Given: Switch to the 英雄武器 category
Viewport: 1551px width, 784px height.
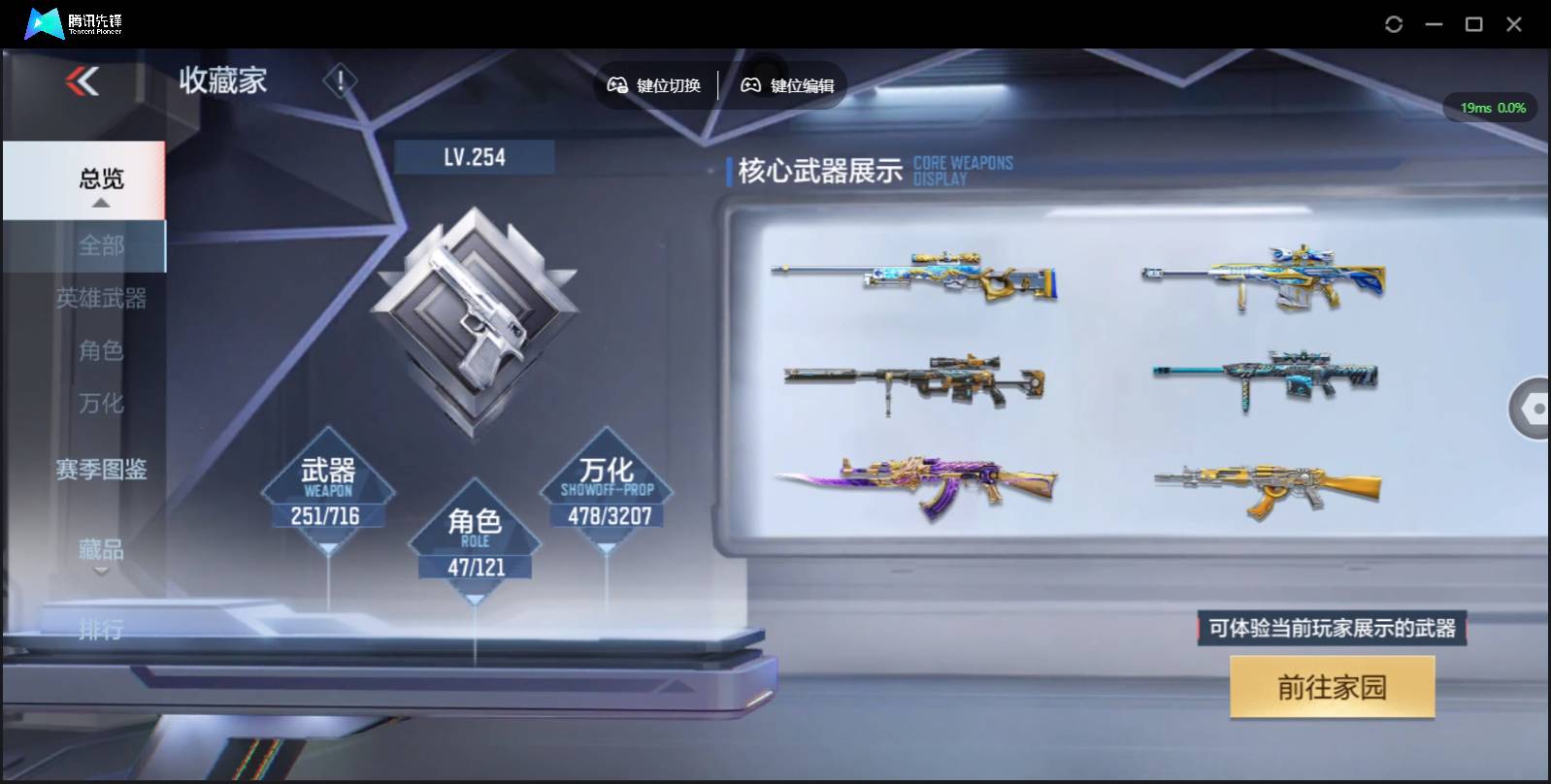Looking at the screenshot, I should 101,300.
